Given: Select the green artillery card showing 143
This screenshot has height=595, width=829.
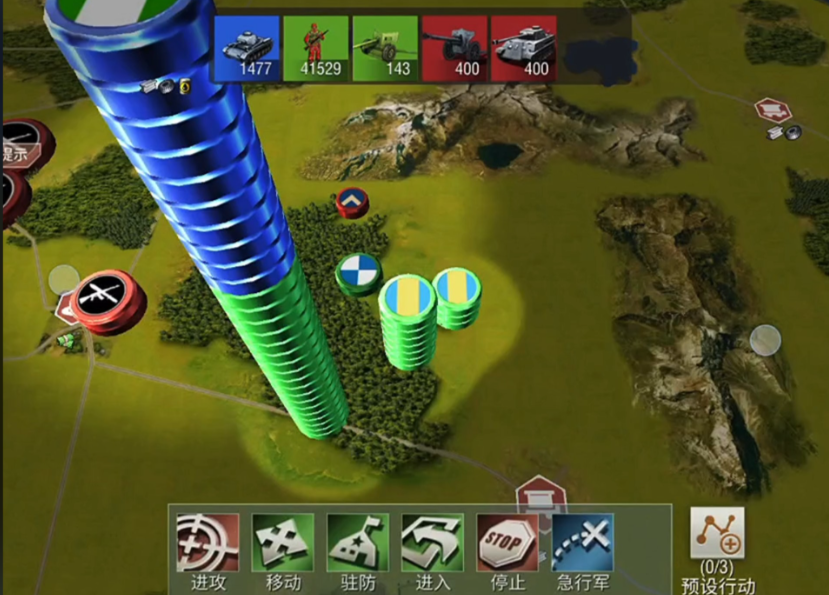Looking at the screenshot, I should click(385, 48).
